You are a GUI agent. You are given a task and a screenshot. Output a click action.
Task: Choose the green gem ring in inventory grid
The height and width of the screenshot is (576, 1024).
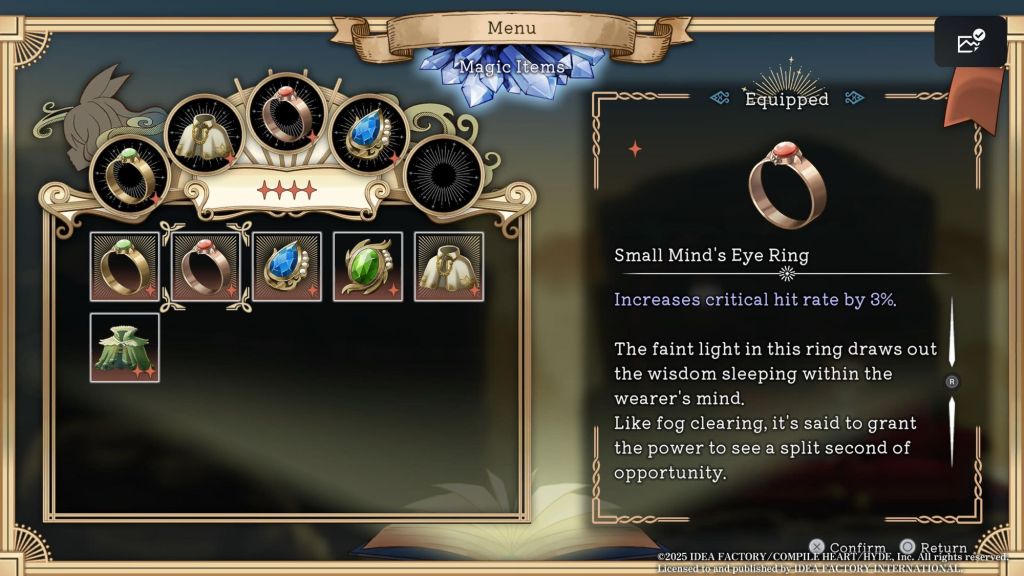(x=125, y=267)
